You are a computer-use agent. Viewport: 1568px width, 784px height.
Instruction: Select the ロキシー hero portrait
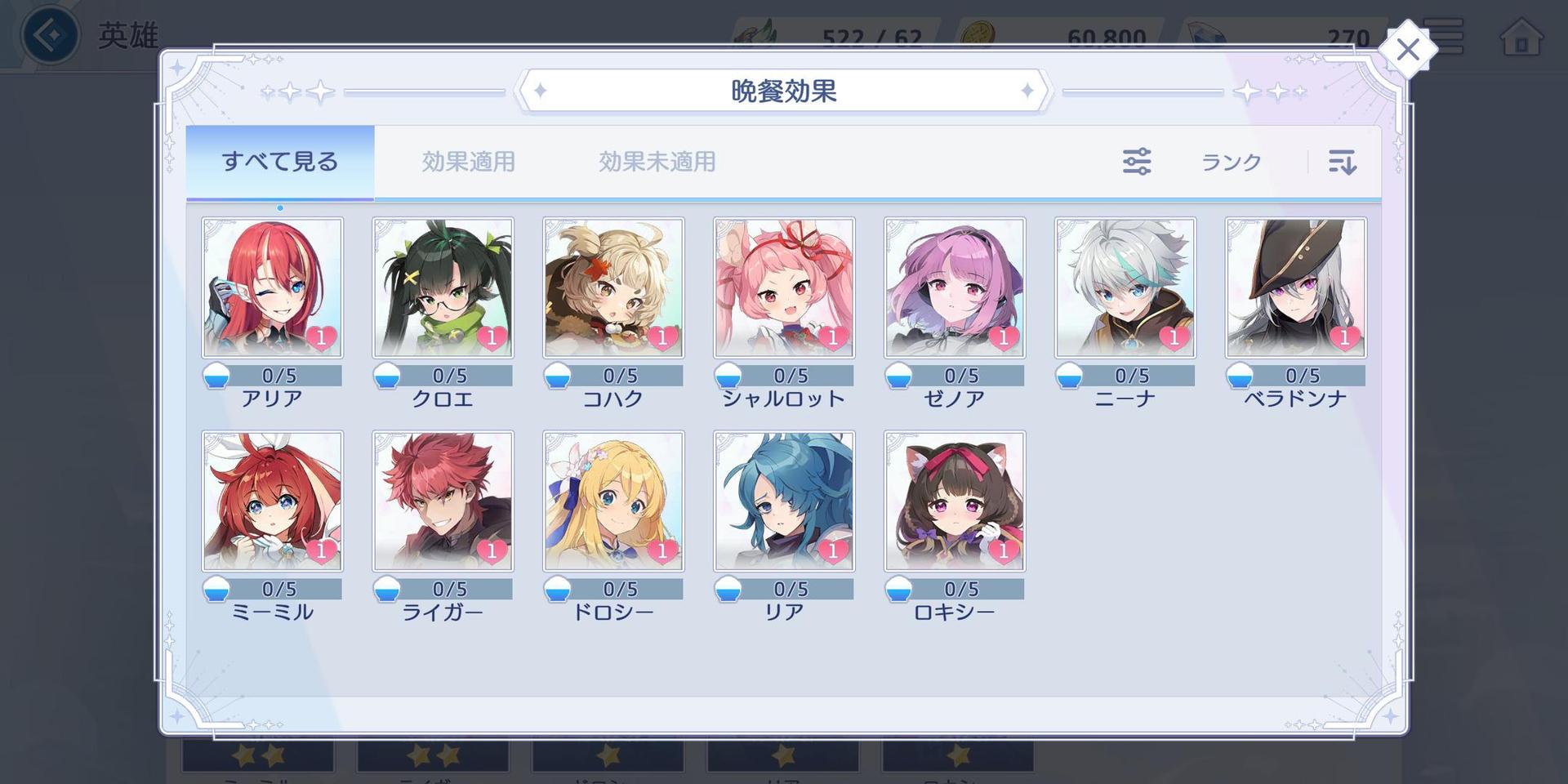click(955, 501)
